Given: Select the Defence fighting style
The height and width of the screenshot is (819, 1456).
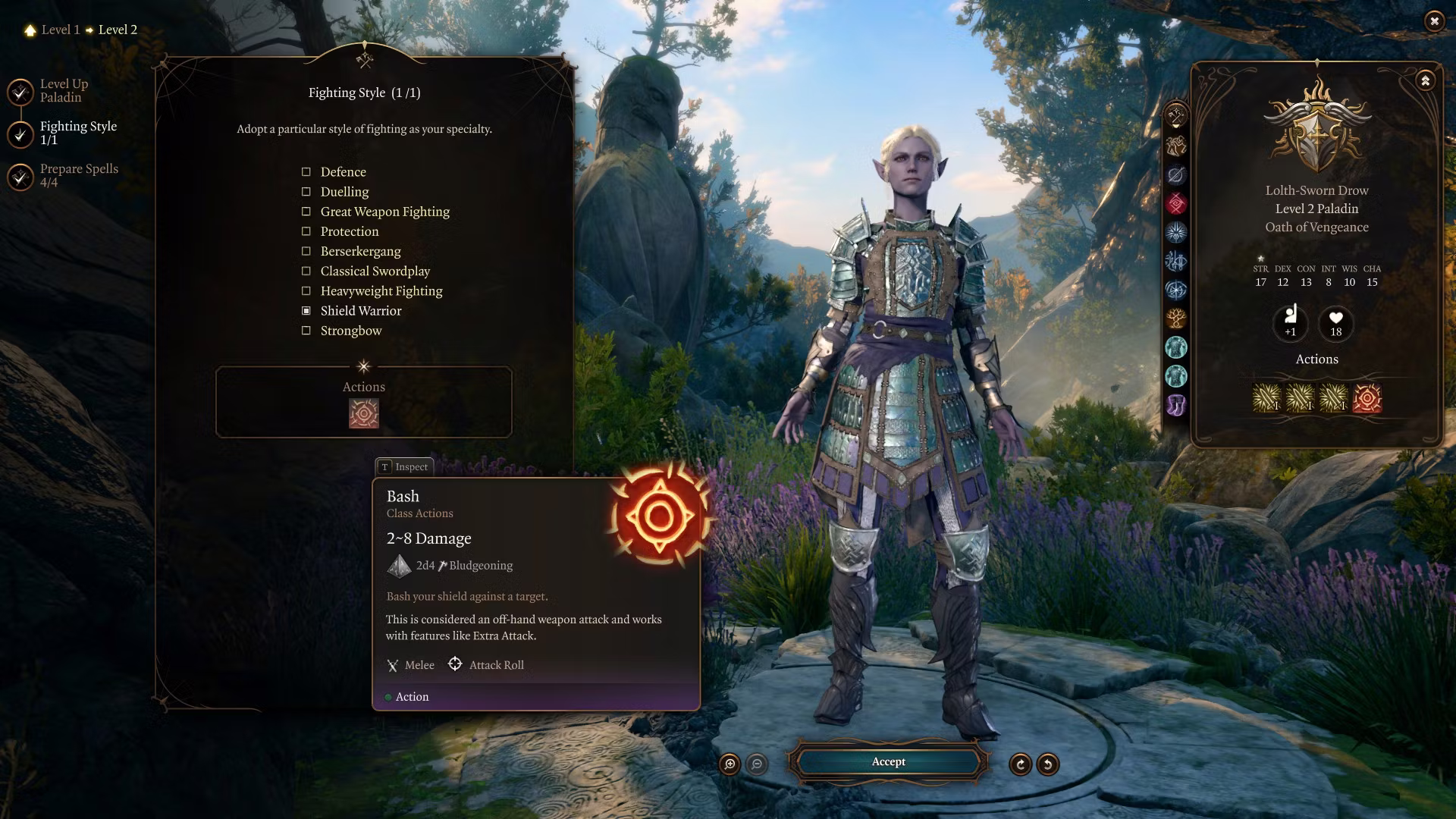Looking at the screenshot, I should click(306, 172).
